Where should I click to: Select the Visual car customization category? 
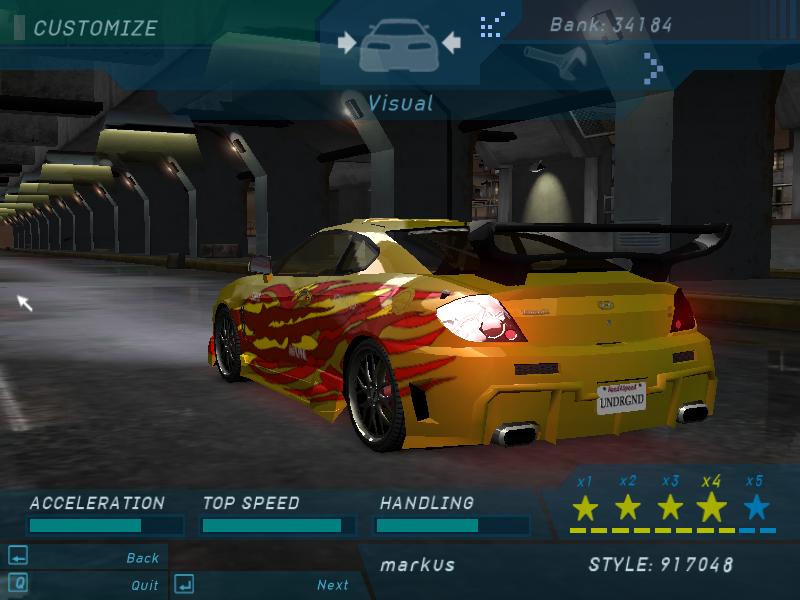tap(399, 45)
